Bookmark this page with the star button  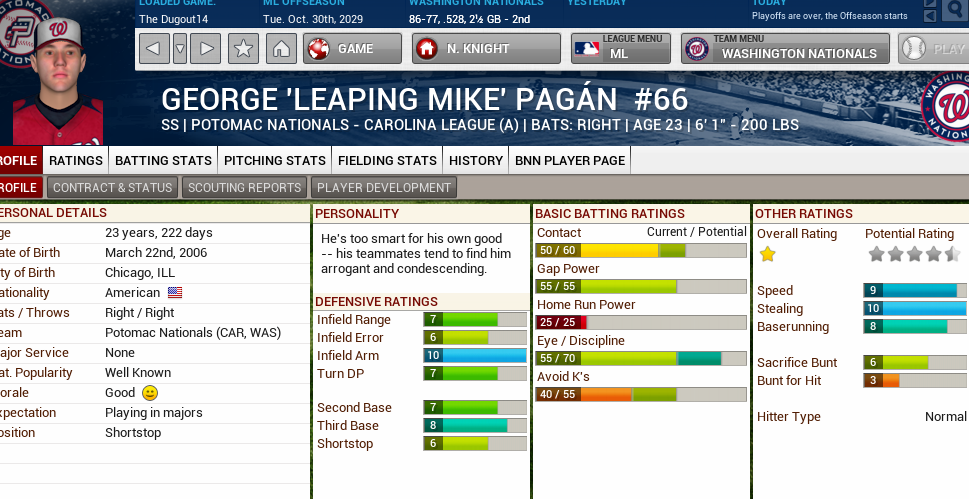point(243,48)
